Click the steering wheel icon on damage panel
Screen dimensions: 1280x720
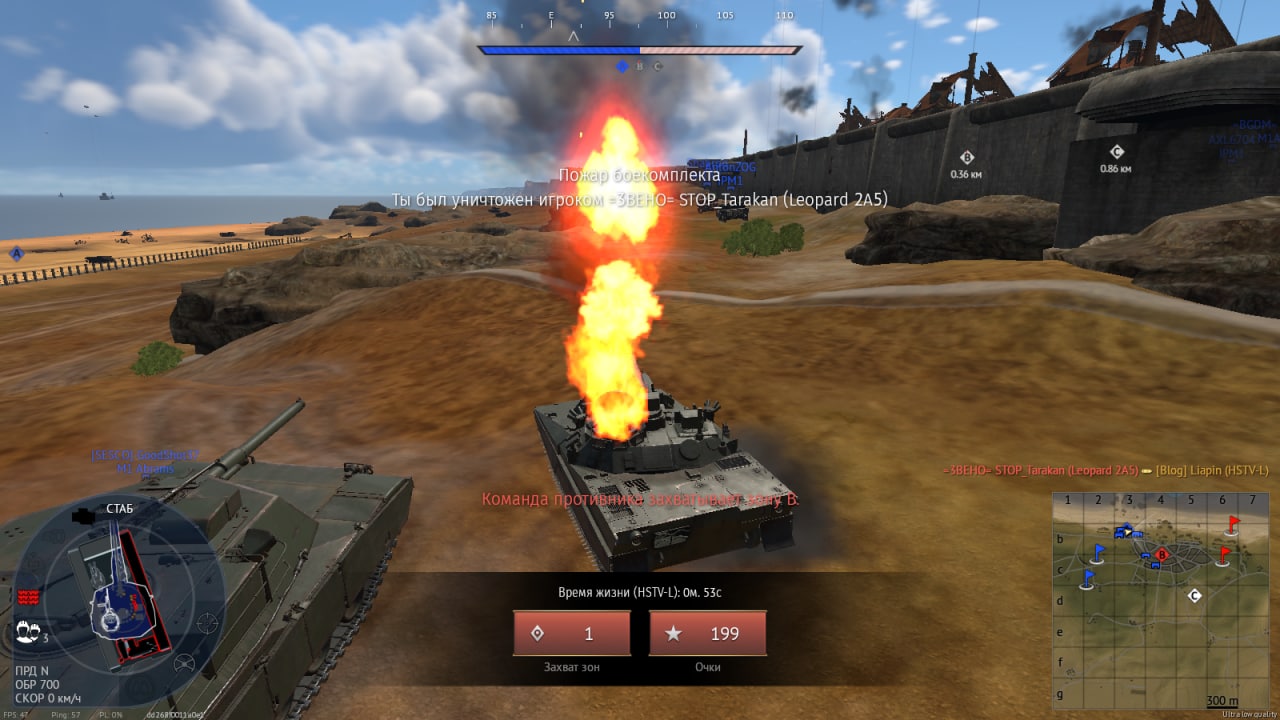pos(184,662)
